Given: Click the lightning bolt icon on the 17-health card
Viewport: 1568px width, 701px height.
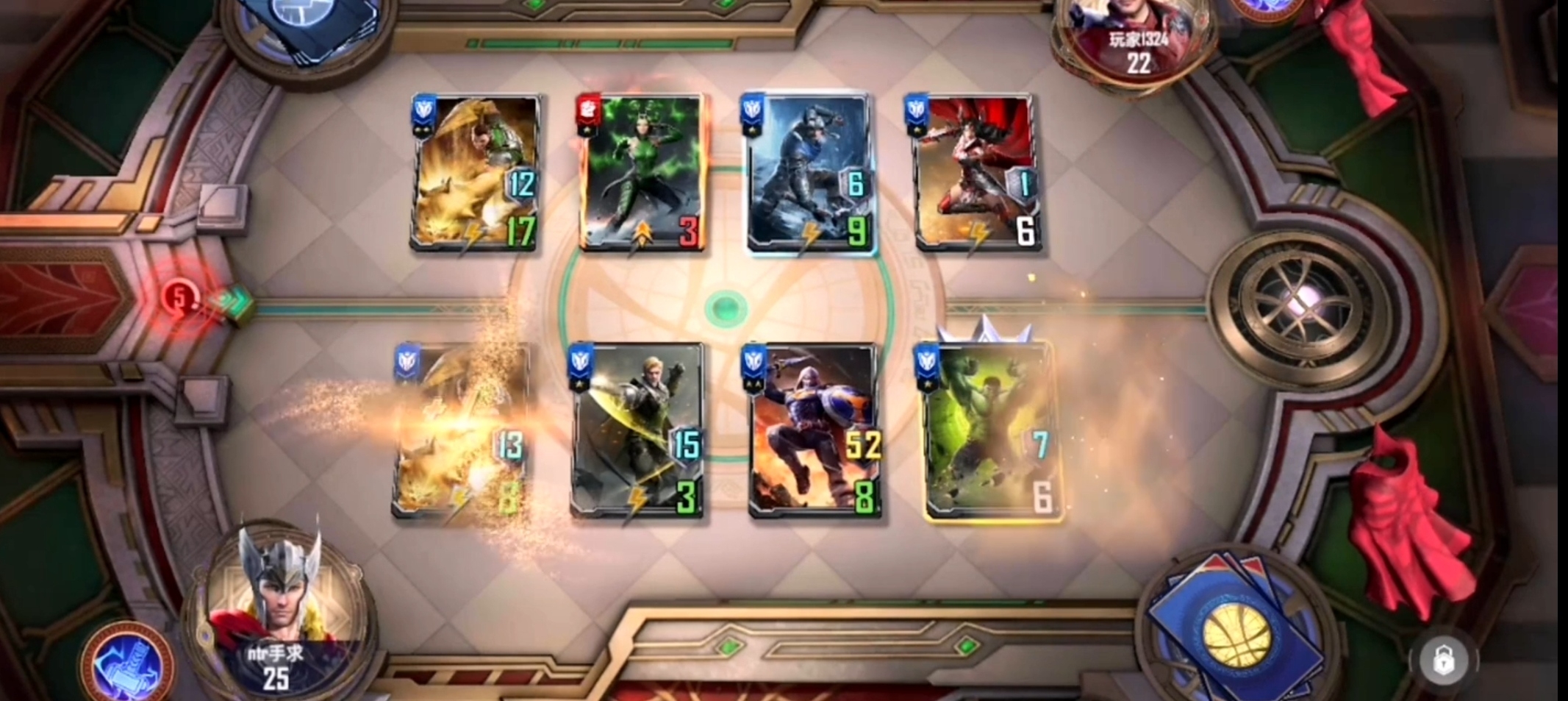Looking at the screenshot, I should click(x=471, y=234).
